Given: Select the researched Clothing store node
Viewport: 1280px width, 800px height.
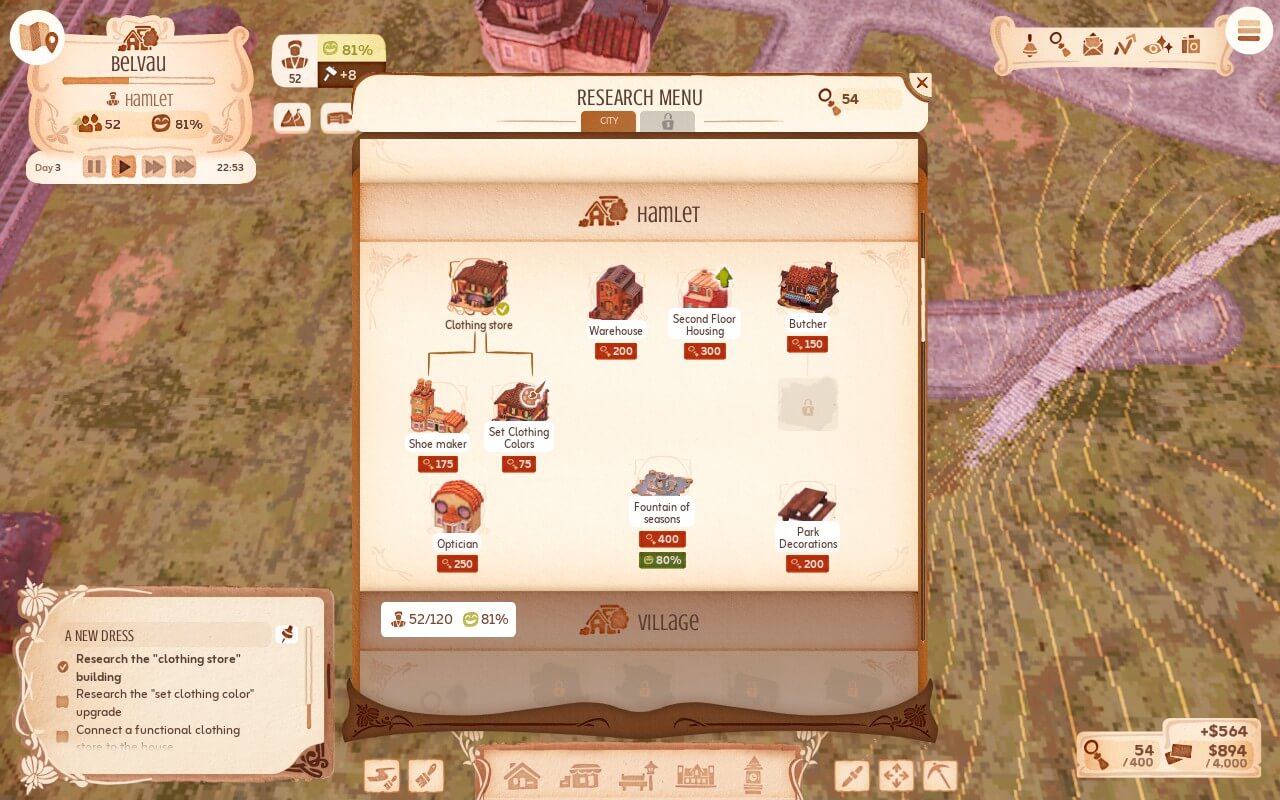Looking at the screenshot, I should [478, 289].
